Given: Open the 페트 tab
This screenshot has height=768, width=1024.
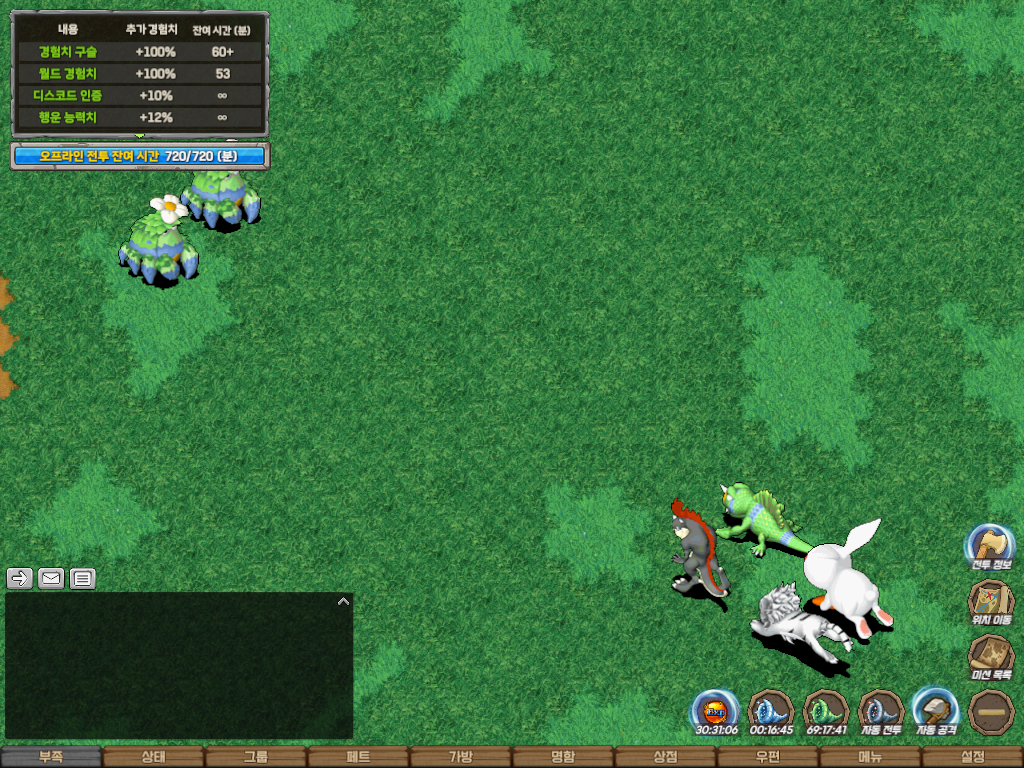Looking at the screenshot, I should (x=358, y=757).
